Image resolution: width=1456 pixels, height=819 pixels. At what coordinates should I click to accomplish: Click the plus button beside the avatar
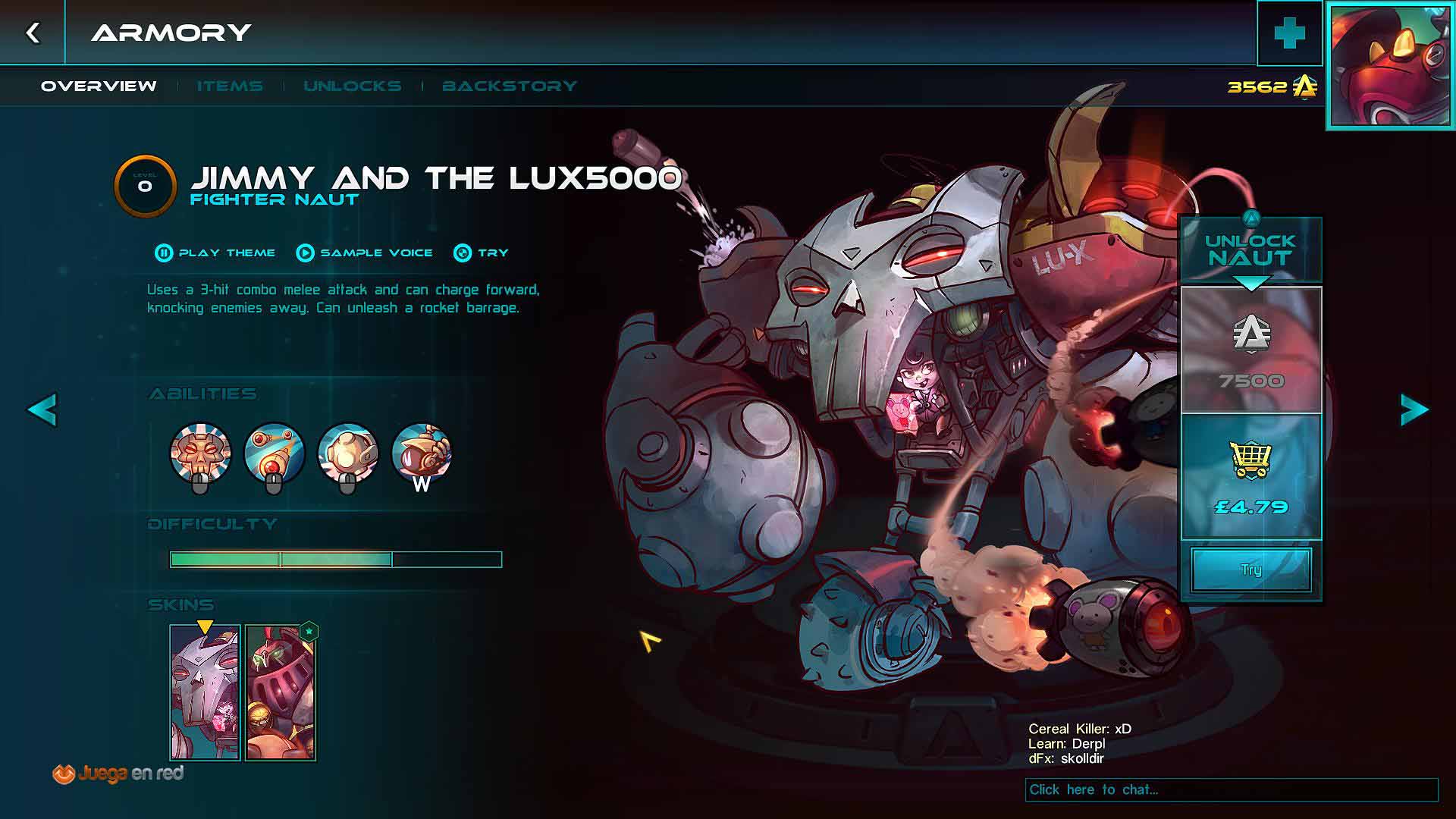(1289, 33)
